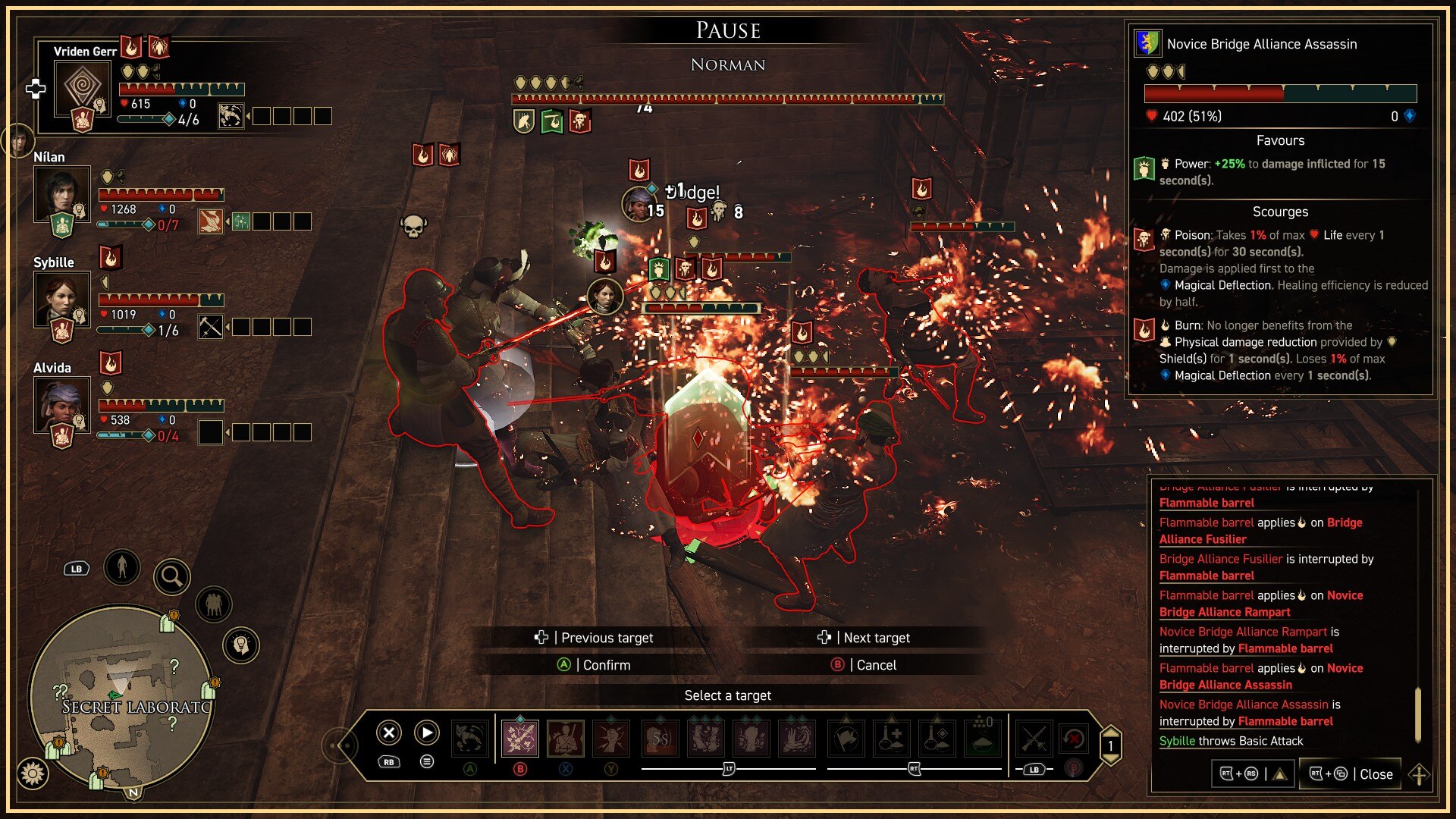Open the search magnifier icon above the minimap
Viewport: 1456px width, 819px height.
pos(172,576)
